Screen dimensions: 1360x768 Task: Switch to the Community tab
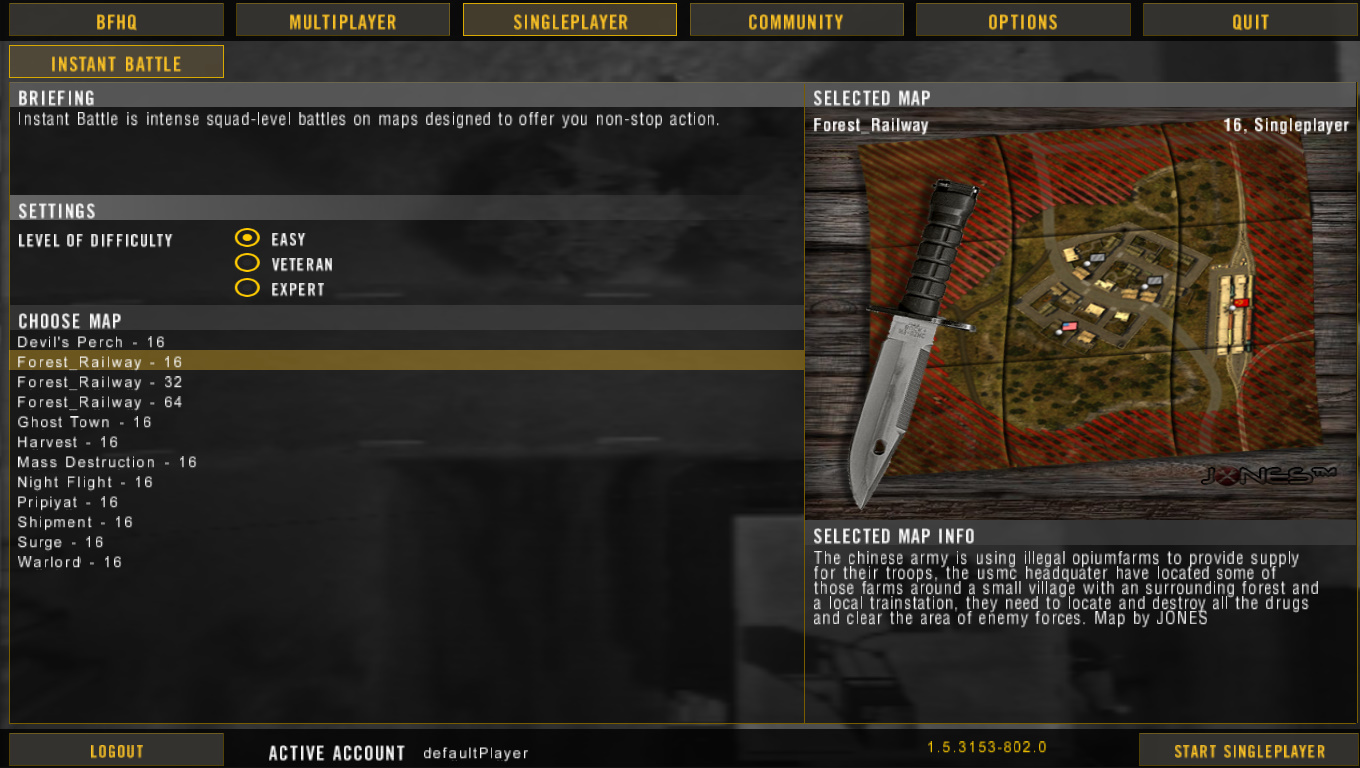pyautogui.click(x=796, y=19)
